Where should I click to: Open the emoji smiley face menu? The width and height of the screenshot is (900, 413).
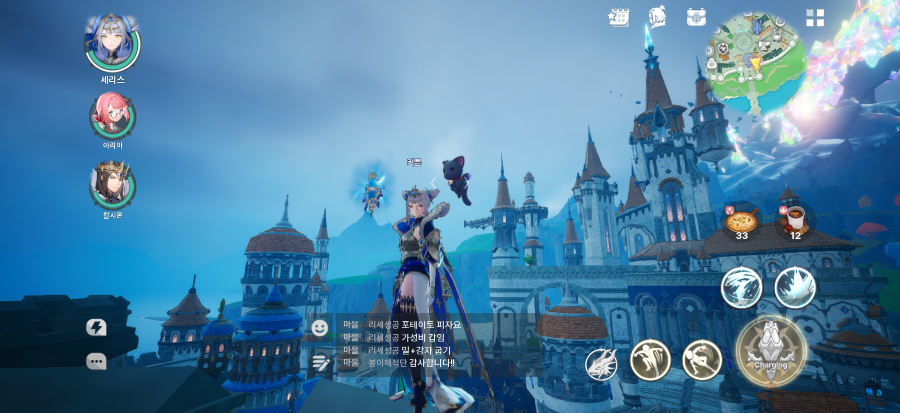320,327
